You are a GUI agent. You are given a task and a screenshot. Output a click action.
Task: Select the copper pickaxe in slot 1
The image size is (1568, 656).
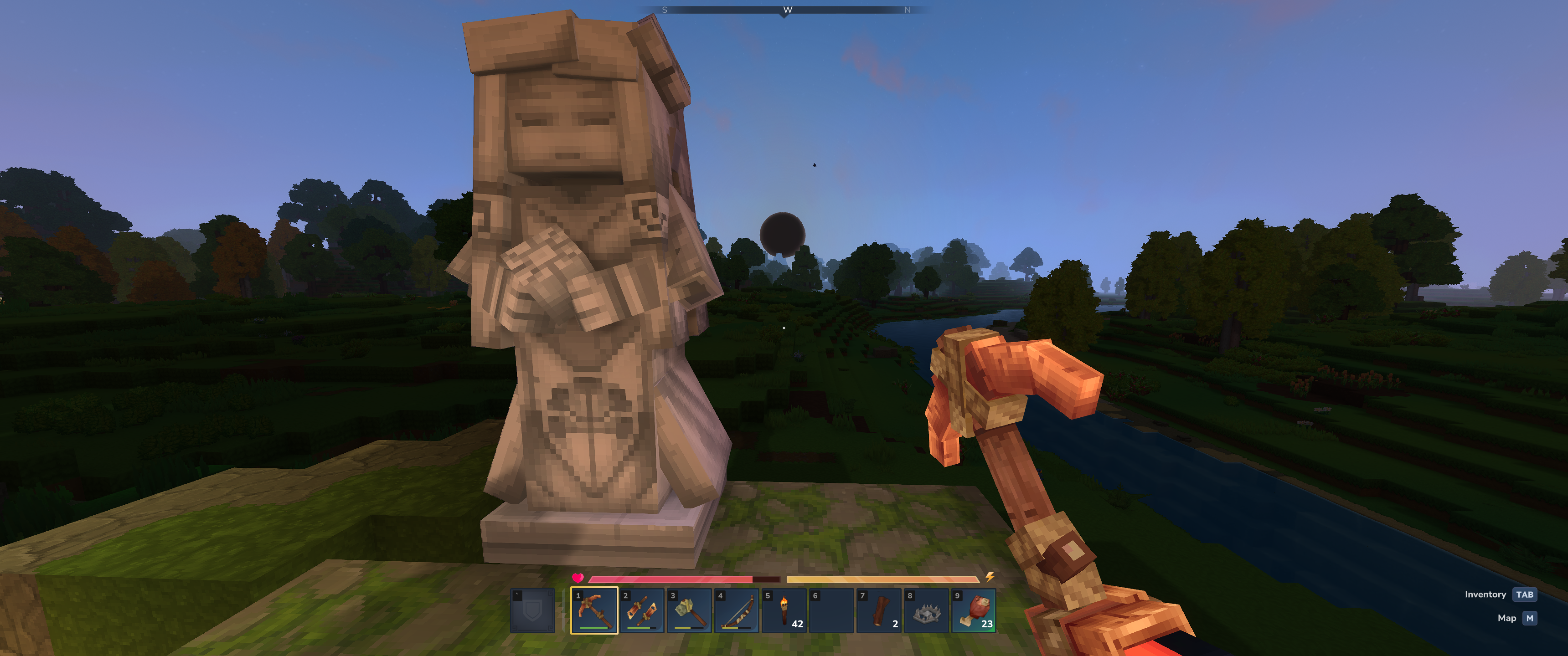coord(594,610)
